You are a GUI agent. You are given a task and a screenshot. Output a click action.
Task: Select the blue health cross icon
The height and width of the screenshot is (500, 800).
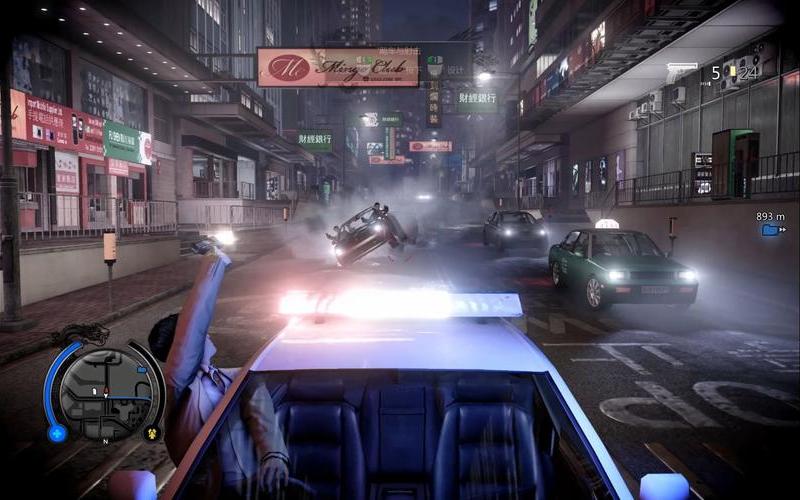(x=57, y=433)
